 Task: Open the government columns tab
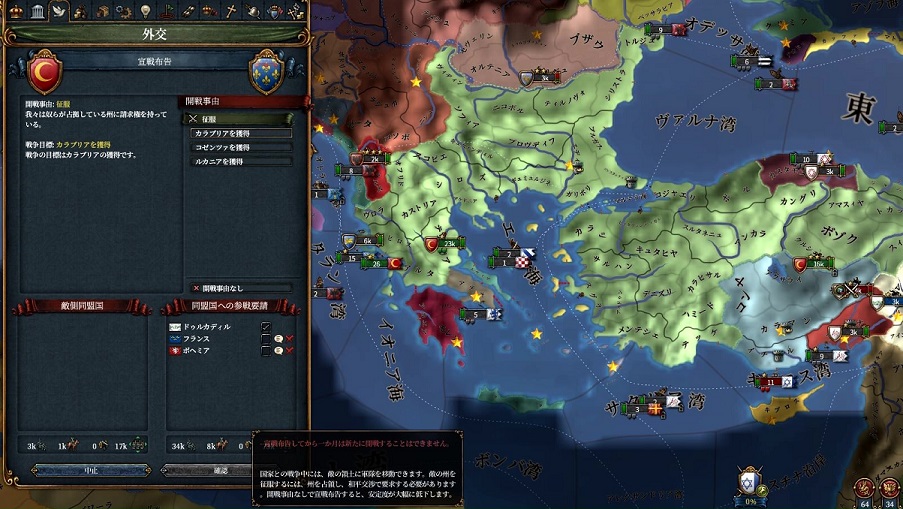36,11
